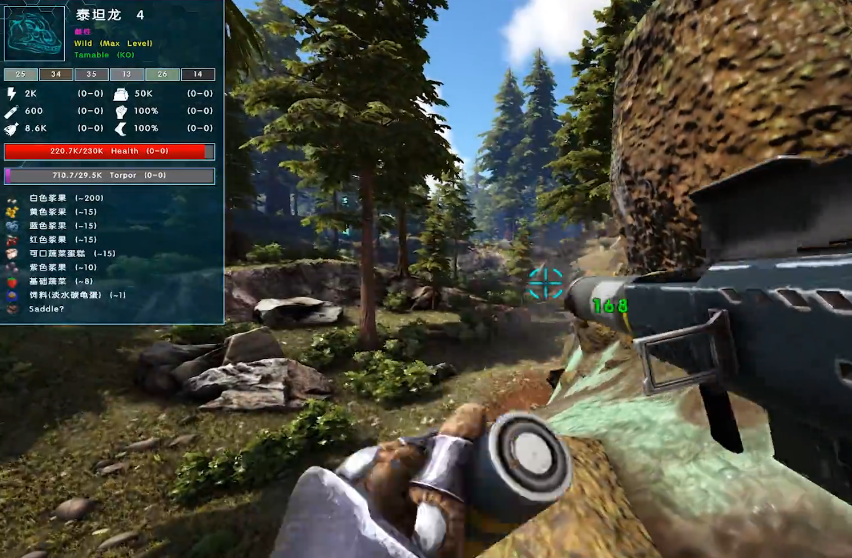The image size is (852, 558).
Task: Select the white berry food row
Action: point(65,198)
